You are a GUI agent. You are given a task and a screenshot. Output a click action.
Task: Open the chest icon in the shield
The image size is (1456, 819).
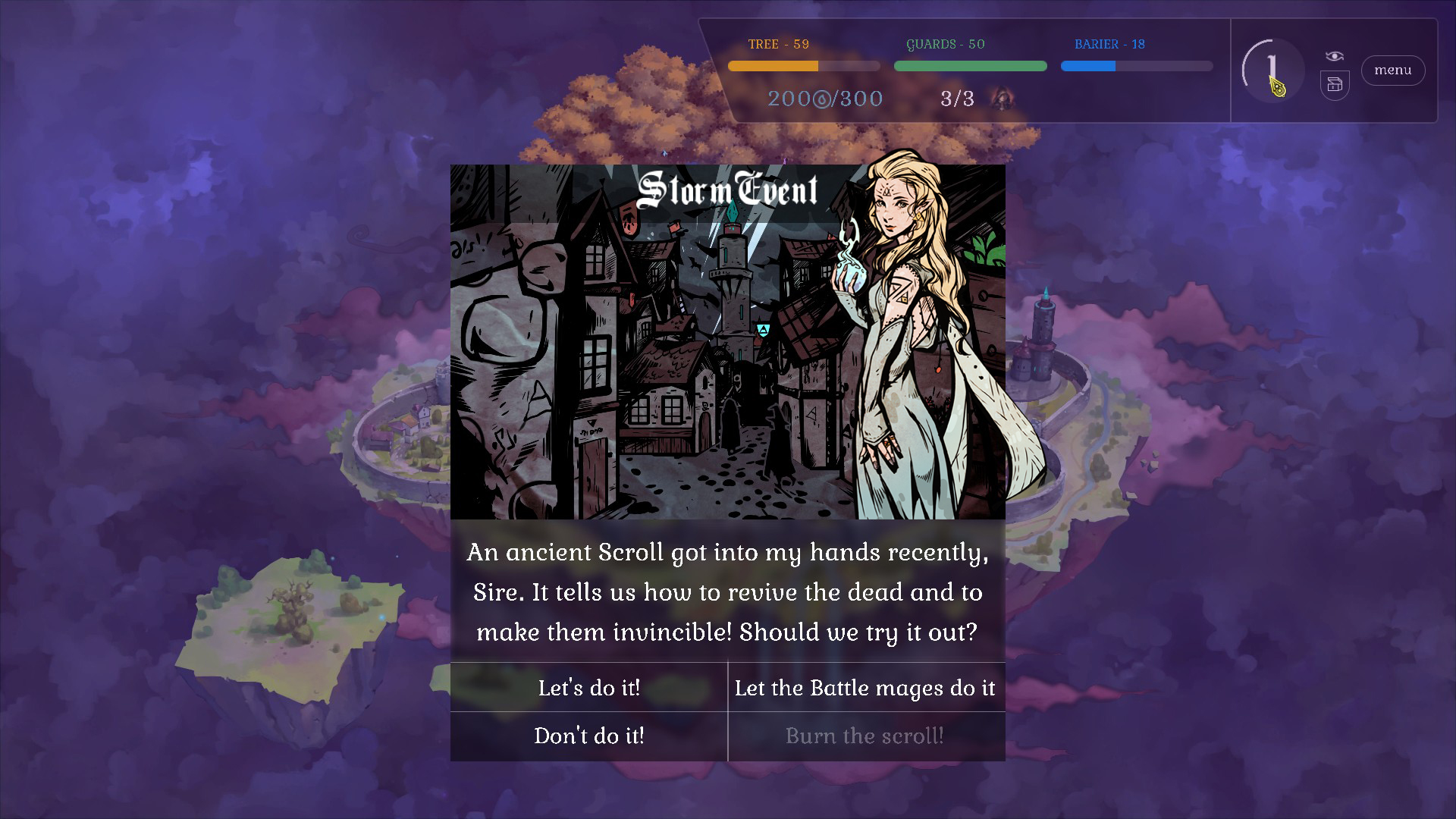click(1335, 85)
